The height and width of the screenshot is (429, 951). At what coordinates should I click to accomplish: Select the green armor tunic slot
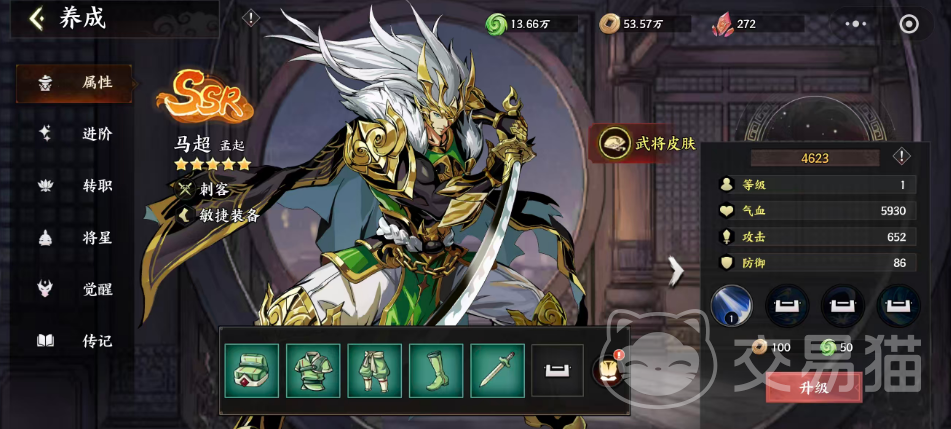point(313,370)
